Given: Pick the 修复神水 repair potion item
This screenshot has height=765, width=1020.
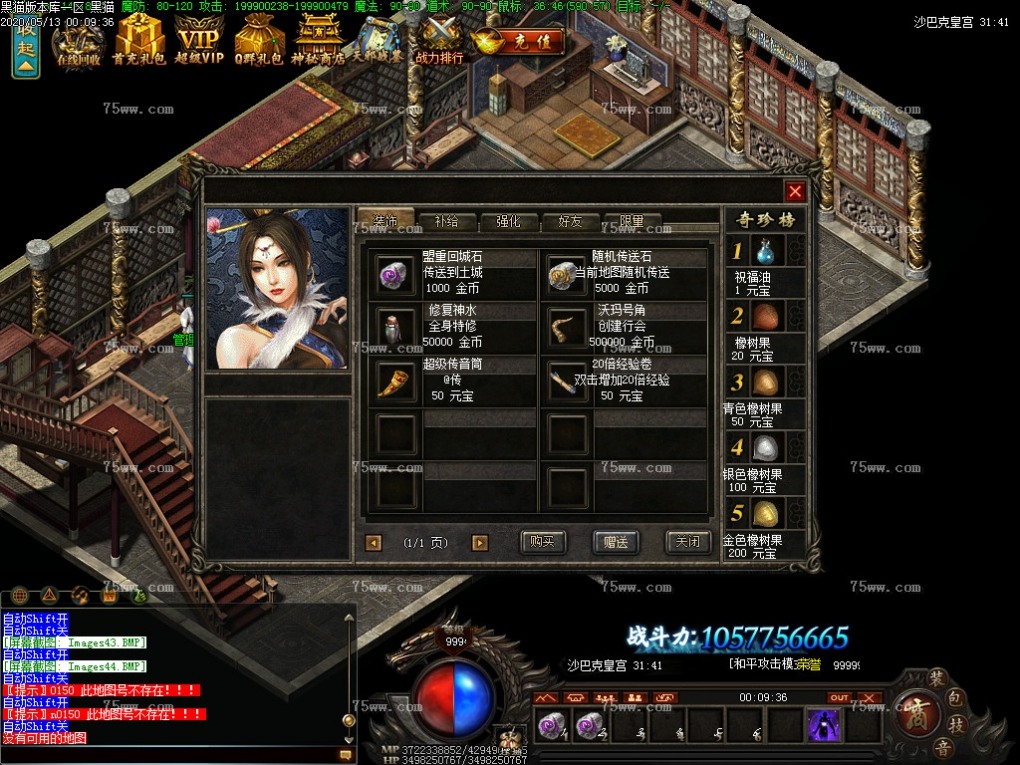Looking at the screenshot, I should tap(395, 326).
